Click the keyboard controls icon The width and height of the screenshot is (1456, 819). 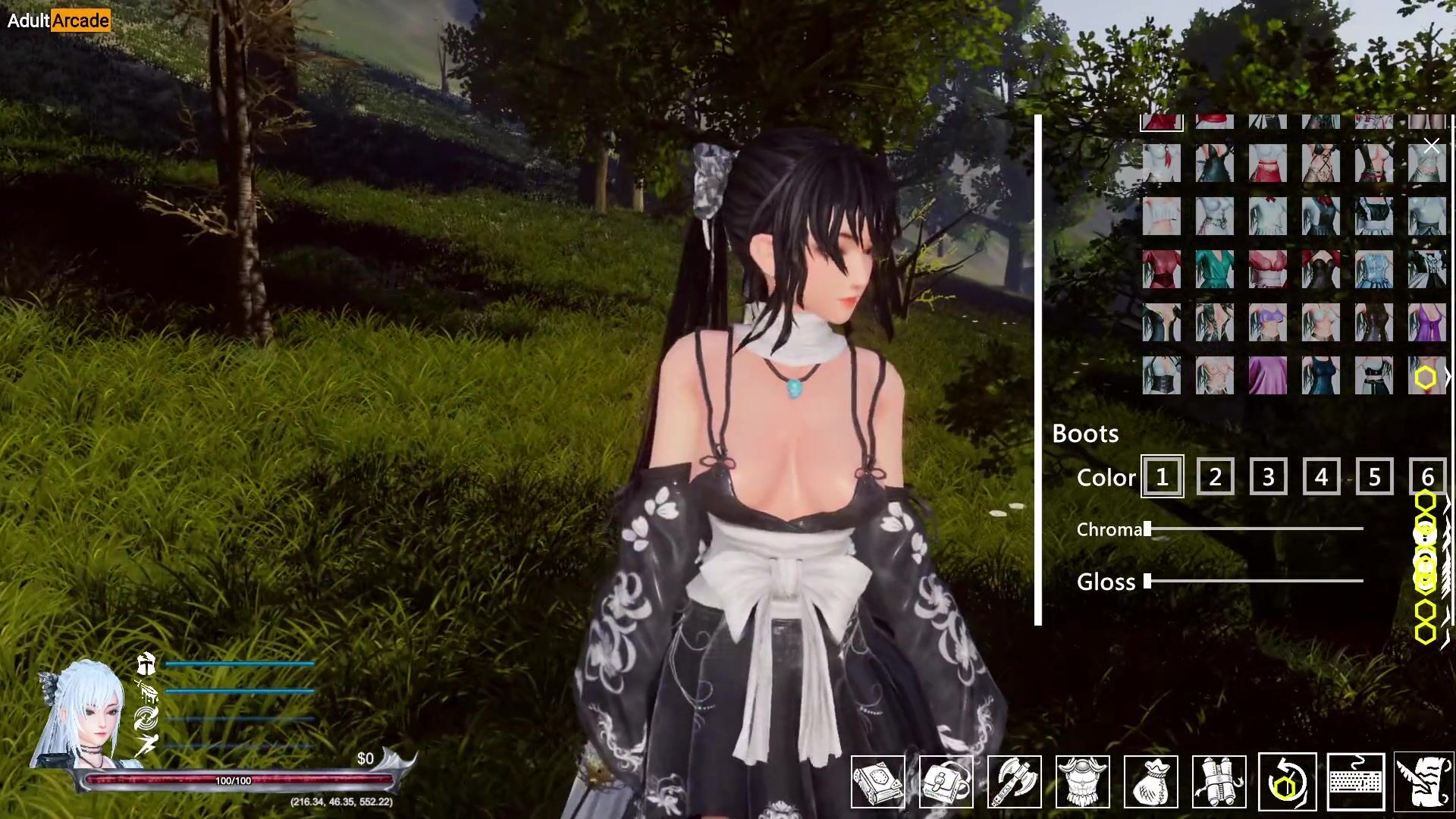(x=1356, y=782)
